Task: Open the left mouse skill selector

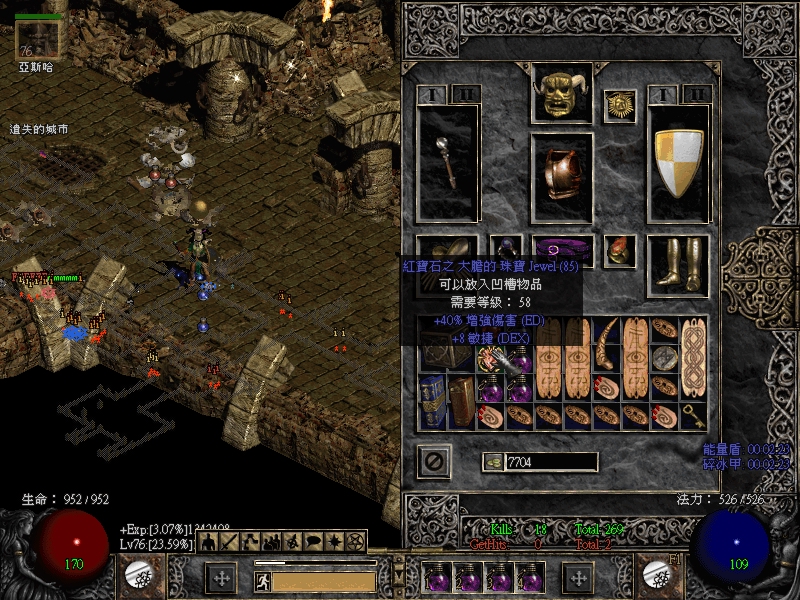Action: coord(137,573)
